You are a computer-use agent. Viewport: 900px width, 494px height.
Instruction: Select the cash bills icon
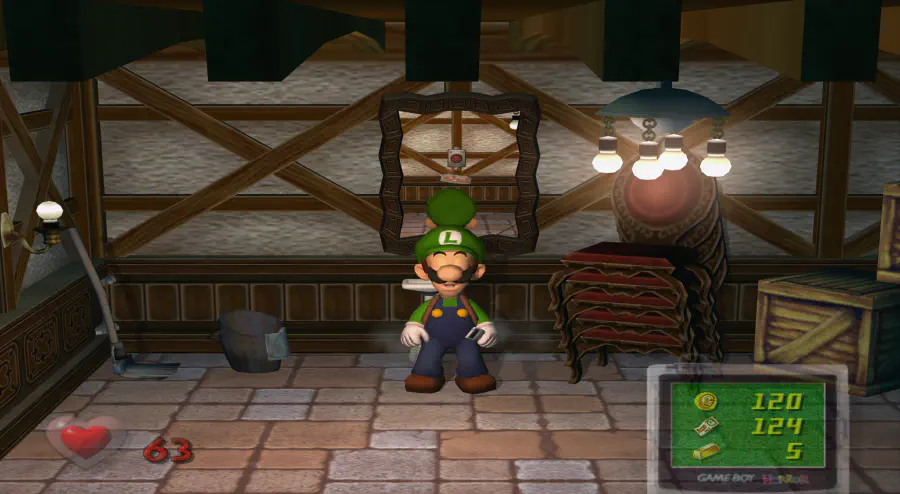pos(705,427)
